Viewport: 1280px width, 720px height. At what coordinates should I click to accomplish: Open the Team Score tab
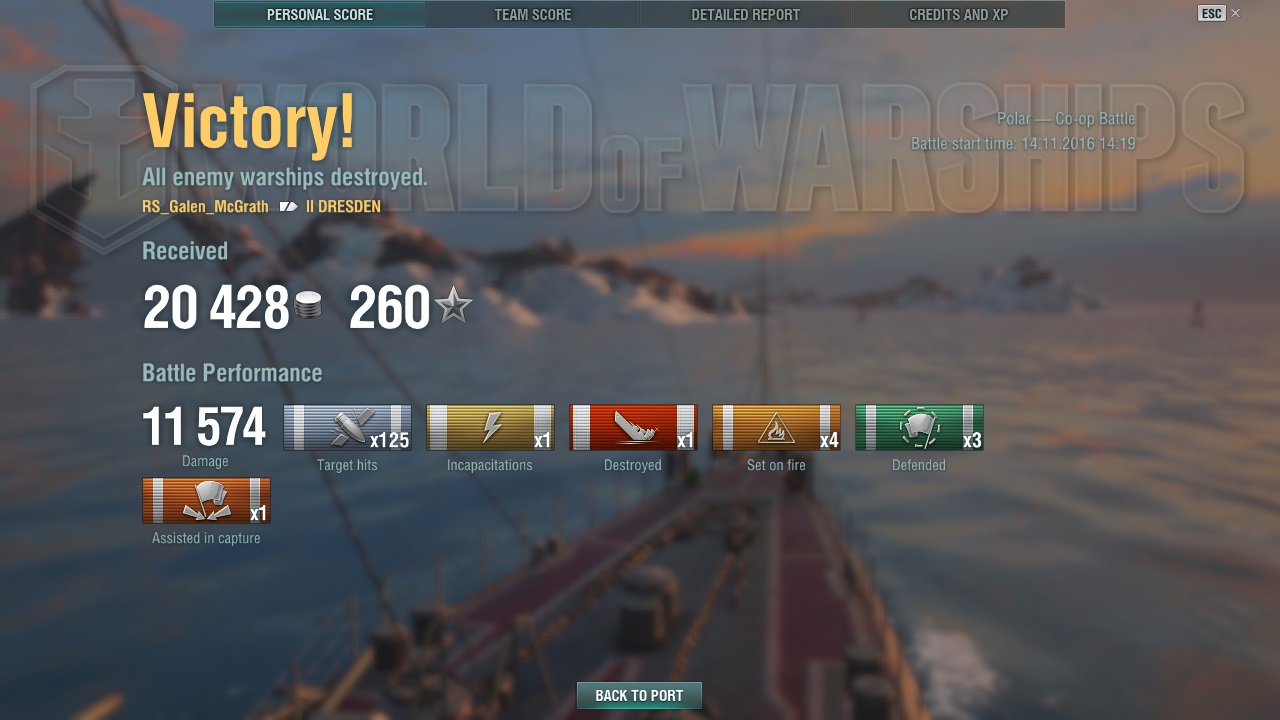(533, 15)
